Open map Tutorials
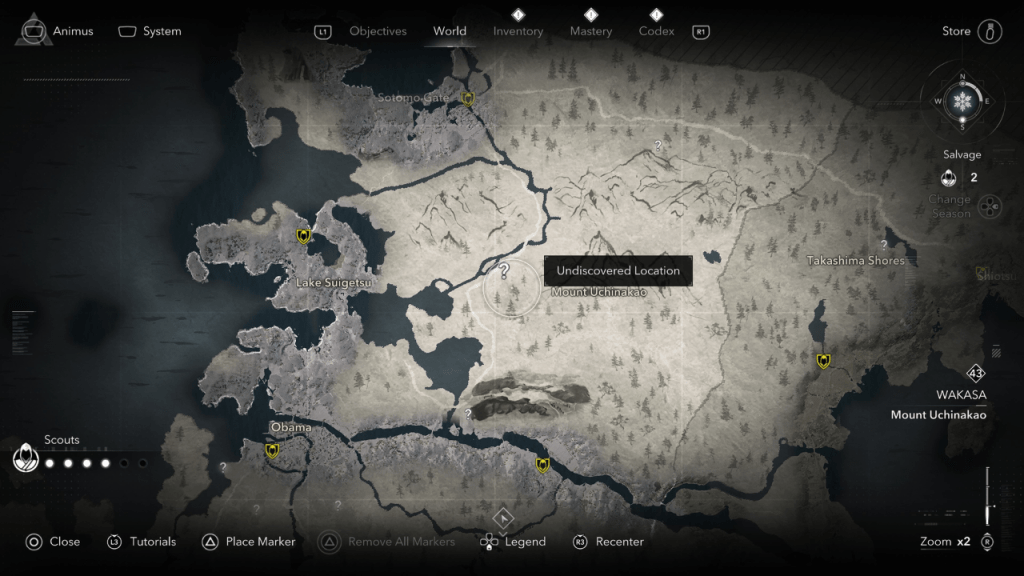The width and height of the screenshot is (1024, 576). point(141,542)
